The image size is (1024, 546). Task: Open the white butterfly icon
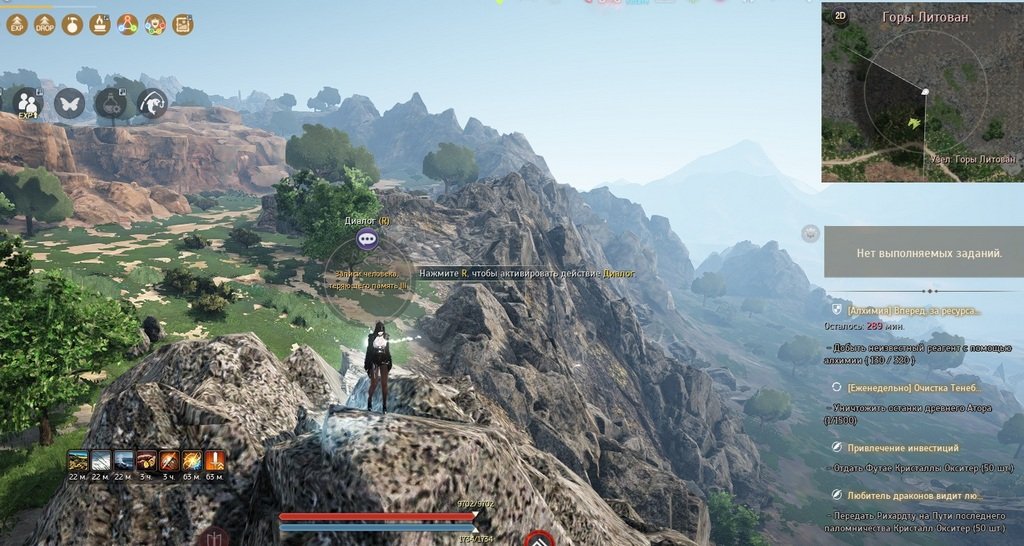[69, 102]
